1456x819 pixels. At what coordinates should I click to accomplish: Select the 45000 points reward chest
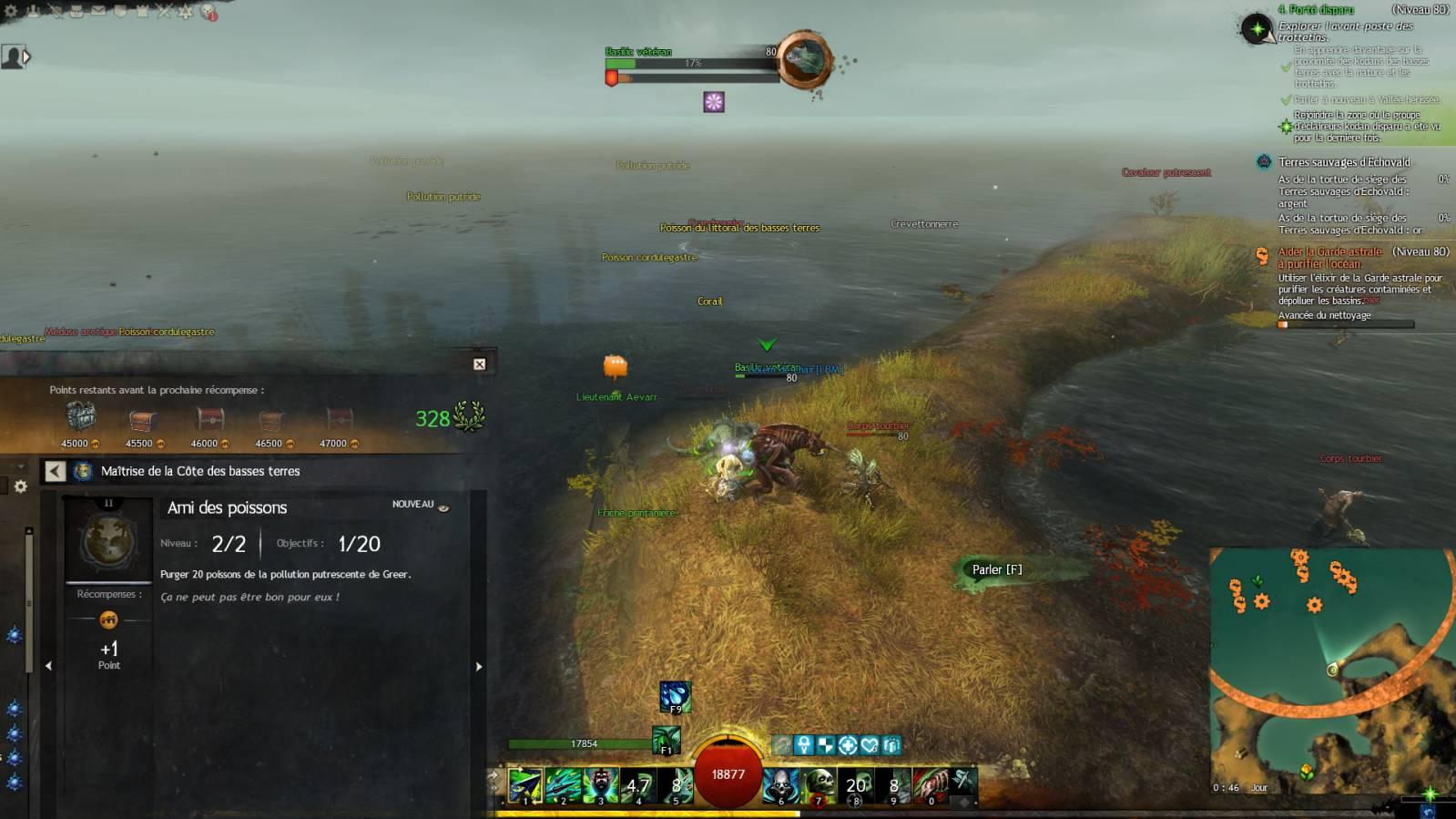tap(81, 419)
